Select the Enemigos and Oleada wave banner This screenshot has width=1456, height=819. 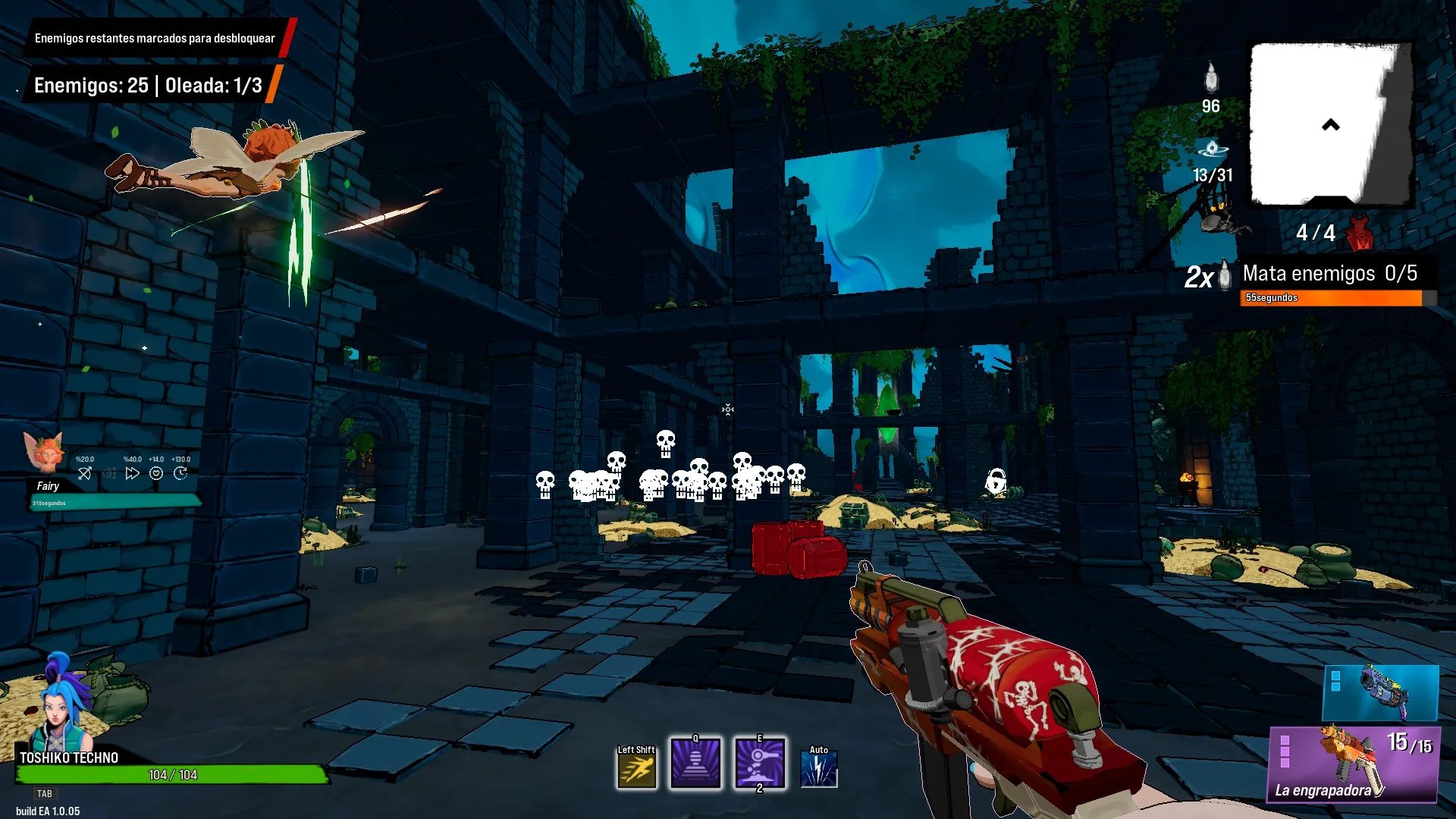pyautogui.click(x=148, y=86)
